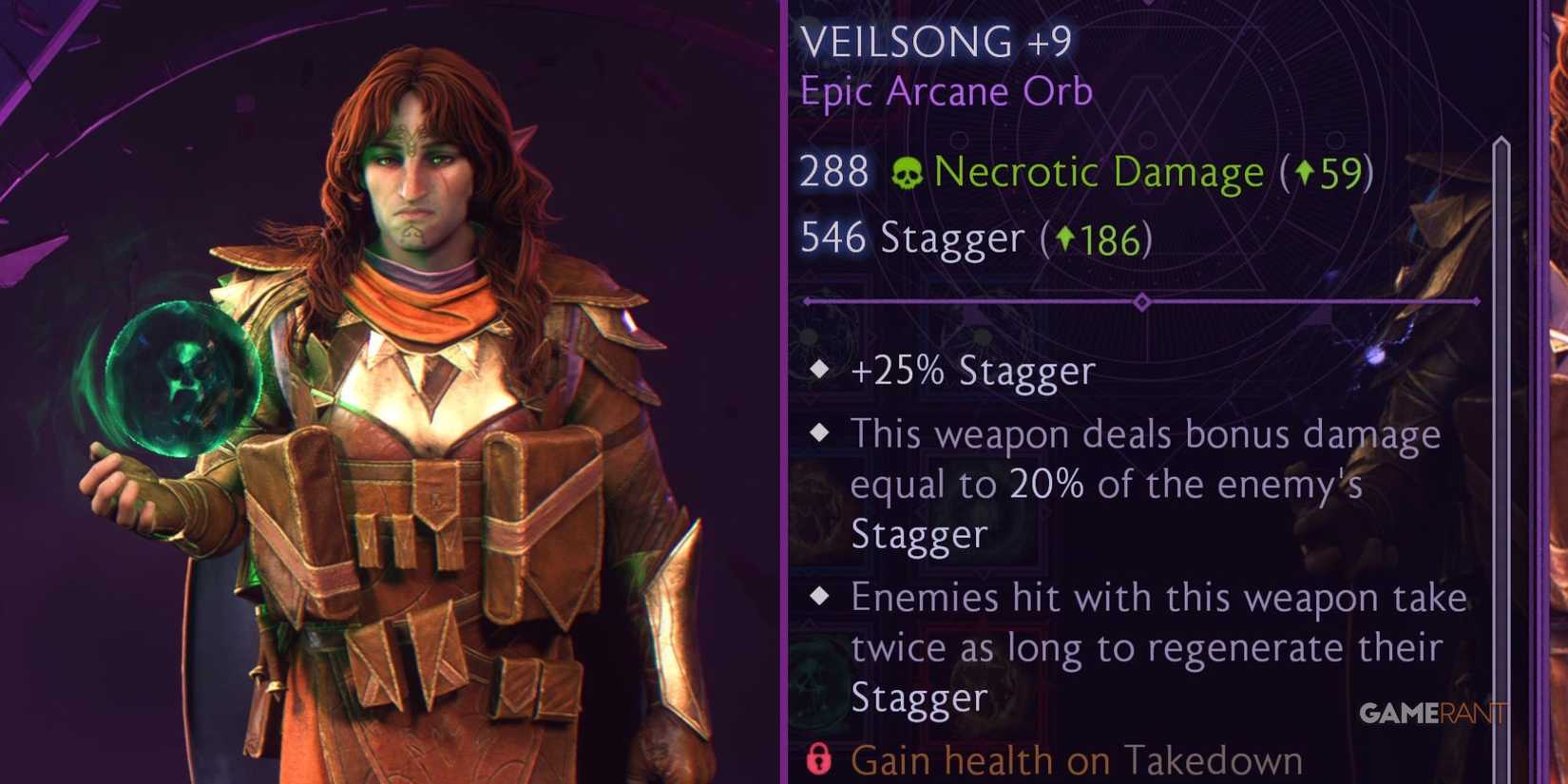Screen dimensions: 1568x784
Task: Select the Epic Arcane Orb category label
Action: click(x=944, y=91)
